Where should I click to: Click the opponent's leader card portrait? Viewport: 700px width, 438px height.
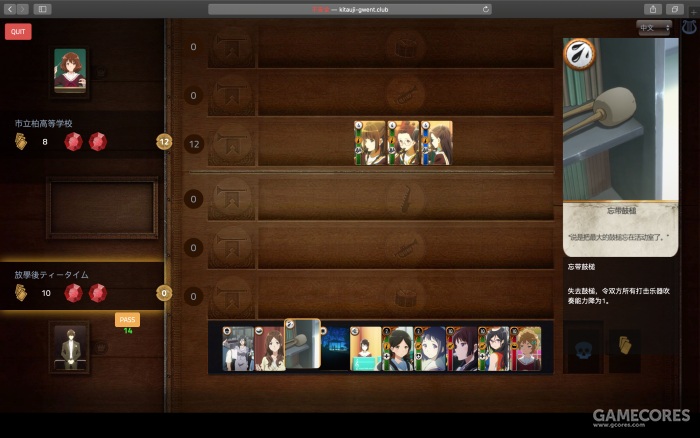click(70, 71)
